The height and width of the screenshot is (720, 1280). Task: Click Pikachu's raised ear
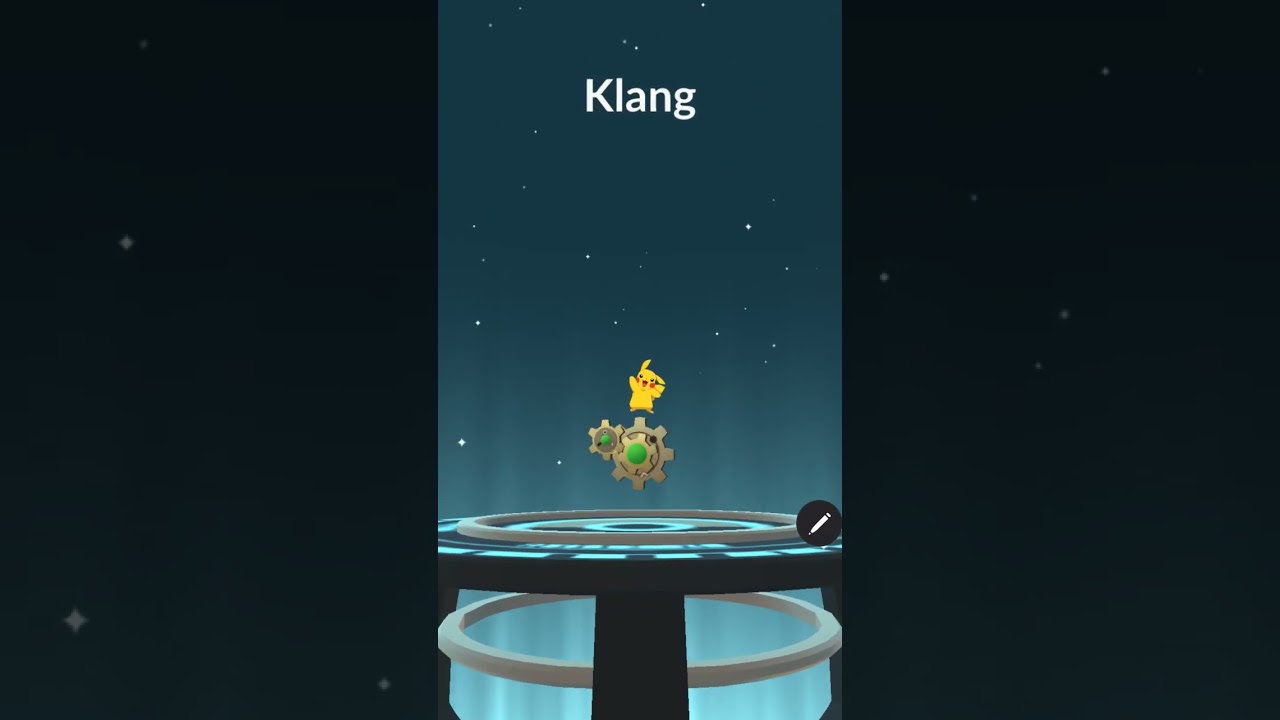(648, 365)
